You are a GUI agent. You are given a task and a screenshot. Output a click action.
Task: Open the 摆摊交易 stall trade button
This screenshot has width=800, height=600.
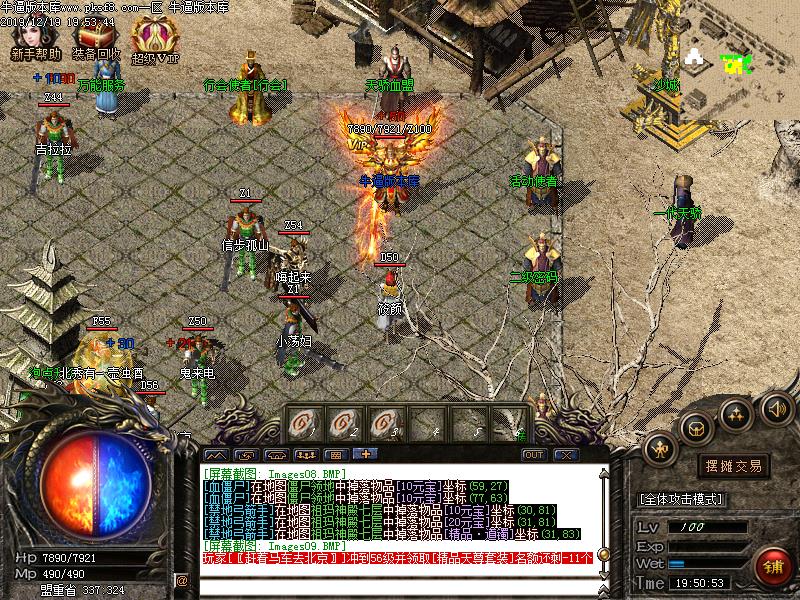(734, 465)
